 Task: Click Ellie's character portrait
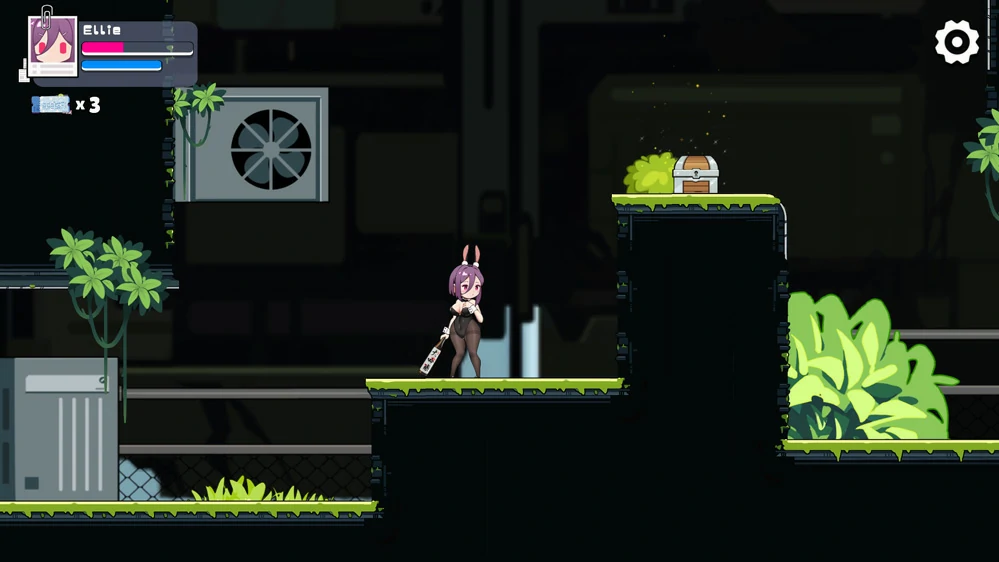pos(53,45)
